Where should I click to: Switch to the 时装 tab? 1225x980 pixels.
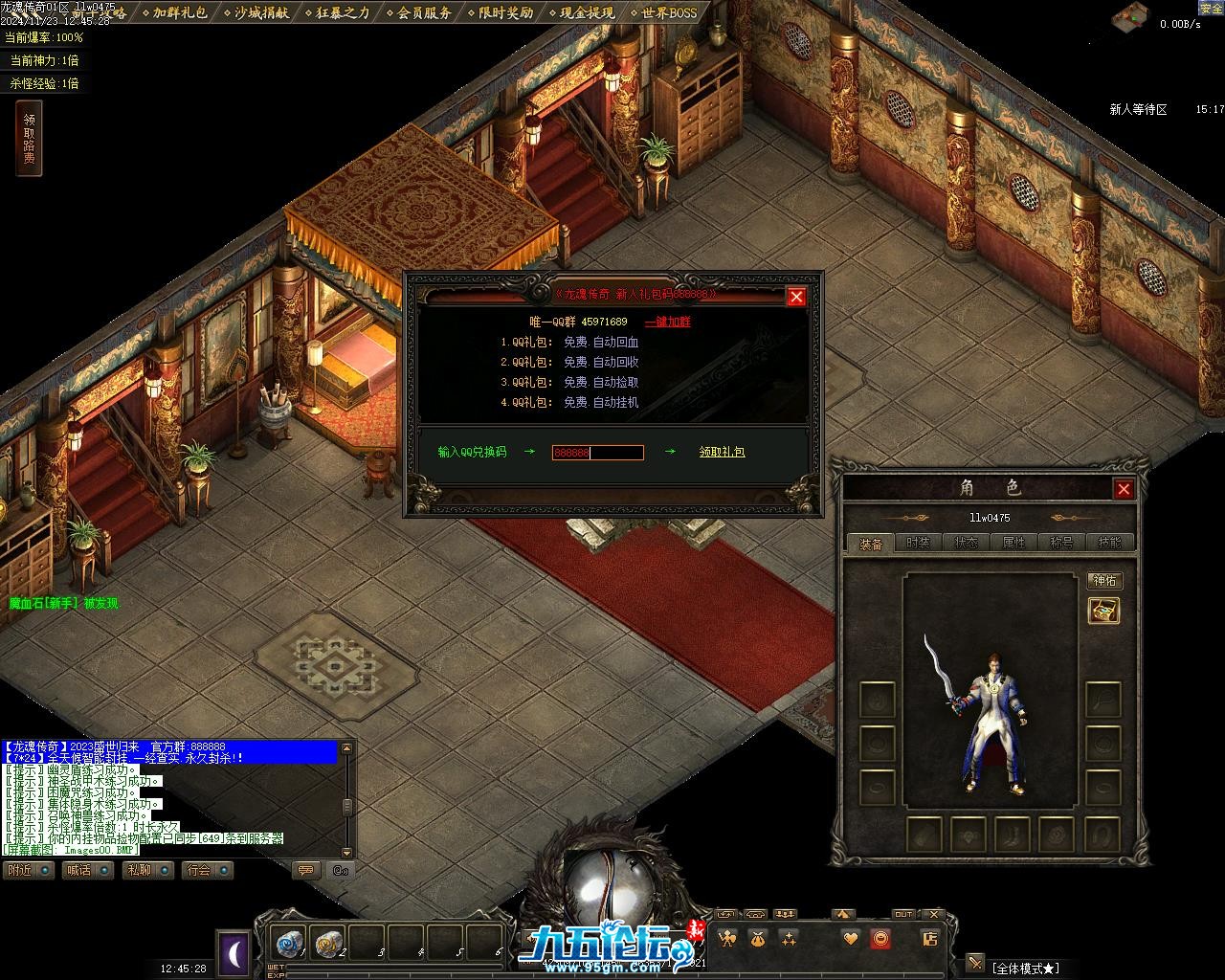[x=918, y=543]
